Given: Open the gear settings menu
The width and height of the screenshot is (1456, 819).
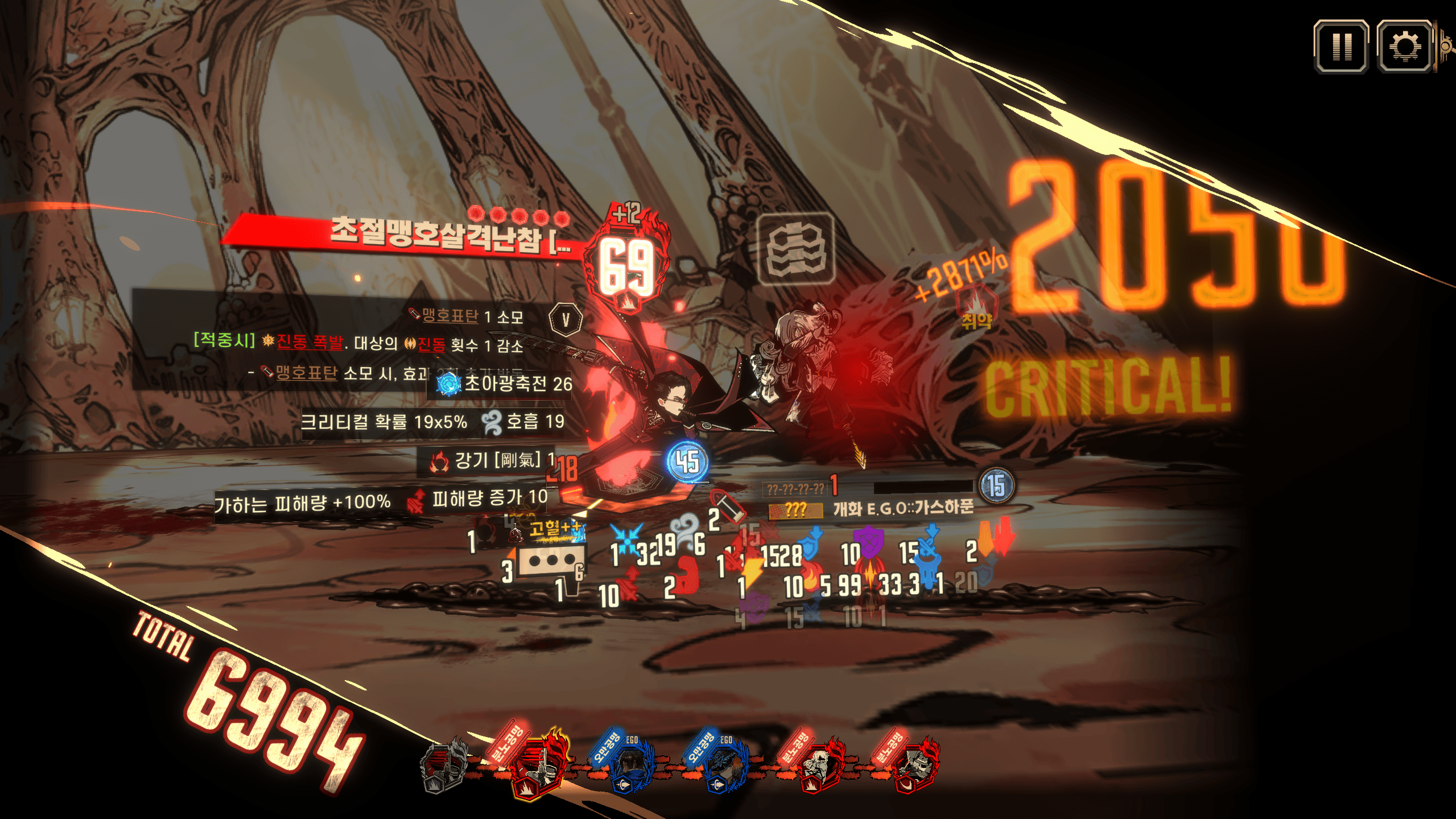Looking at the screenshot, I should pyautogui.click(x=1404, y=47).
